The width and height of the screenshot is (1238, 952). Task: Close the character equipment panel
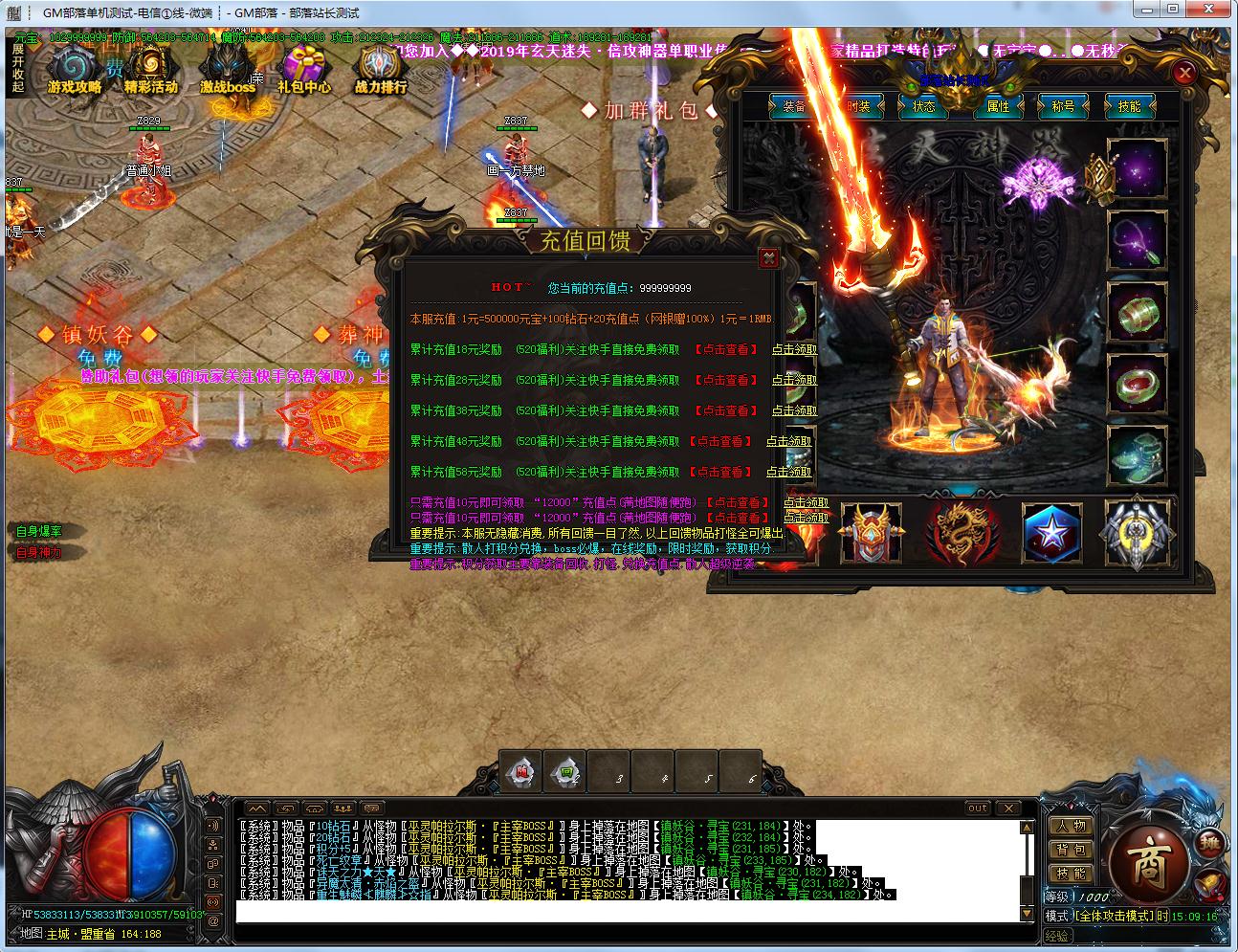coord(1184,73)
